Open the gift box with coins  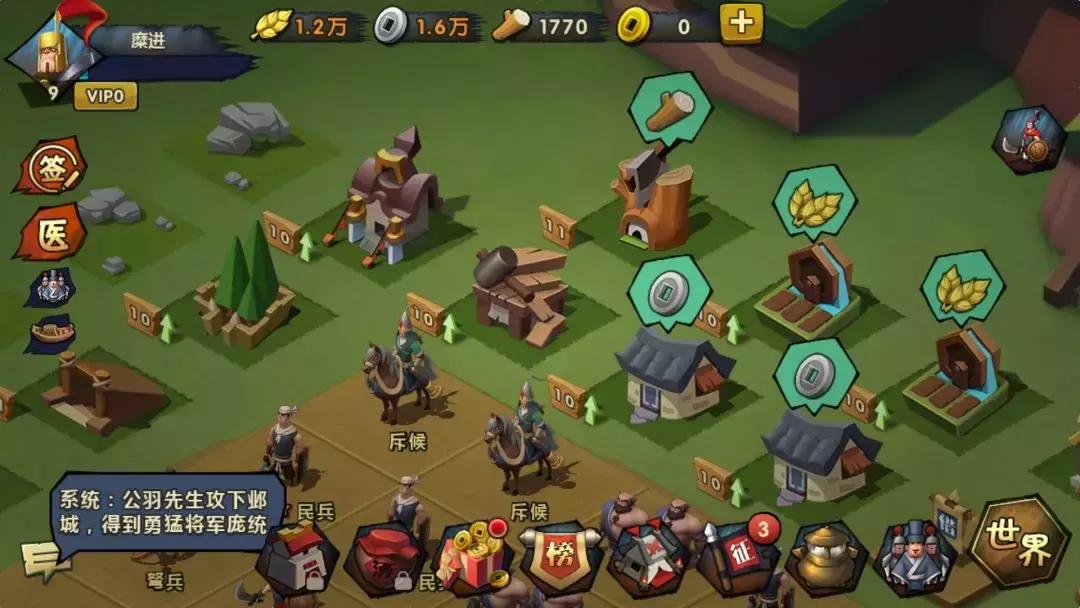tap(472, 557)
